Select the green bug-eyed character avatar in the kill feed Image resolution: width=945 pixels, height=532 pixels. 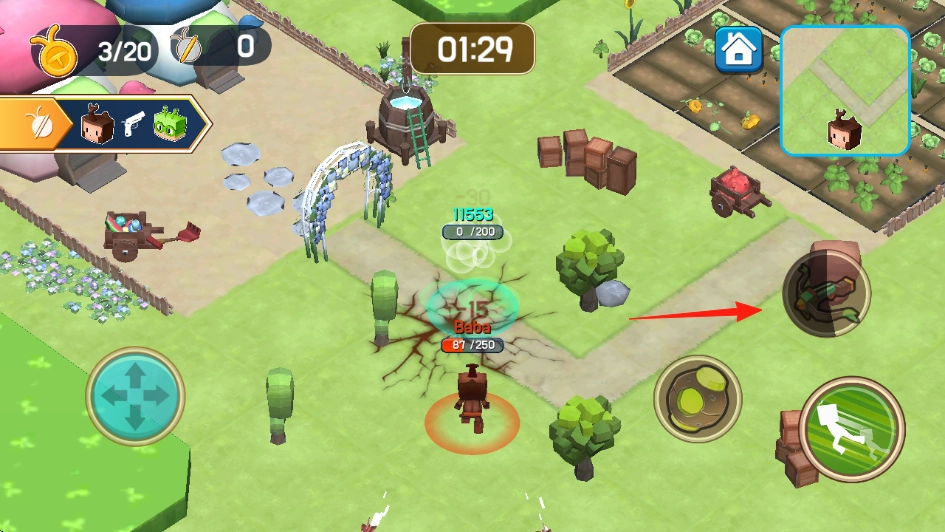point(170,125)
